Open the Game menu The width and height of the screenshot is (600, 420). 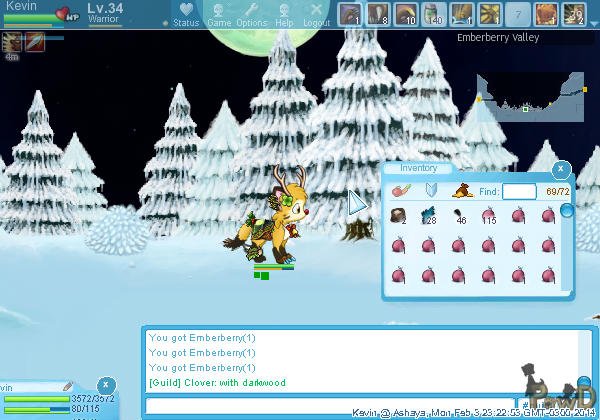click(x=219, y=14)
